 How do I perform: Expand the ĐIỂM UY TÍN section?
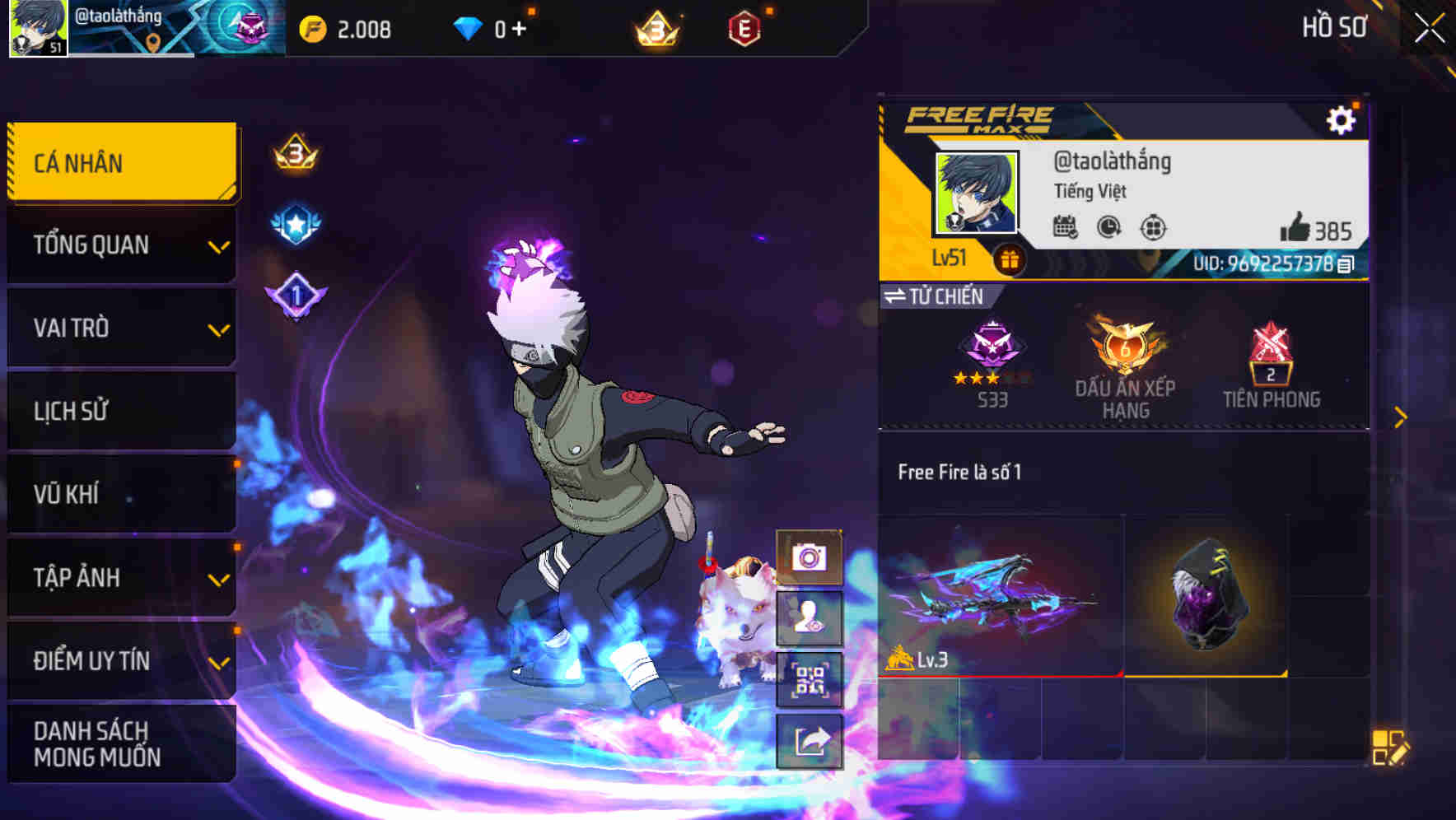pos(120,660)
